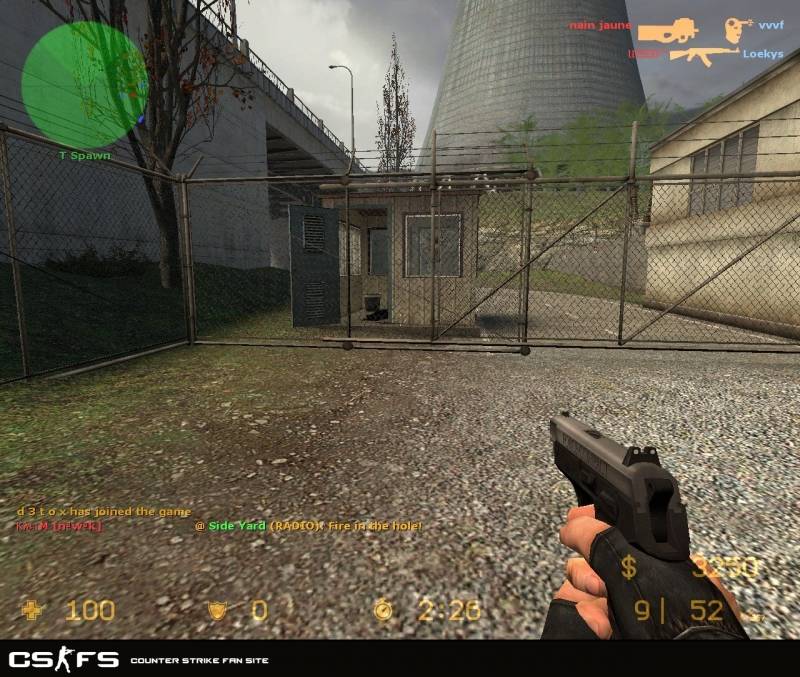800x677 pixels.
Task: Click the AK-47 kill feed weapon icon
Action: (x=704, y=54)
